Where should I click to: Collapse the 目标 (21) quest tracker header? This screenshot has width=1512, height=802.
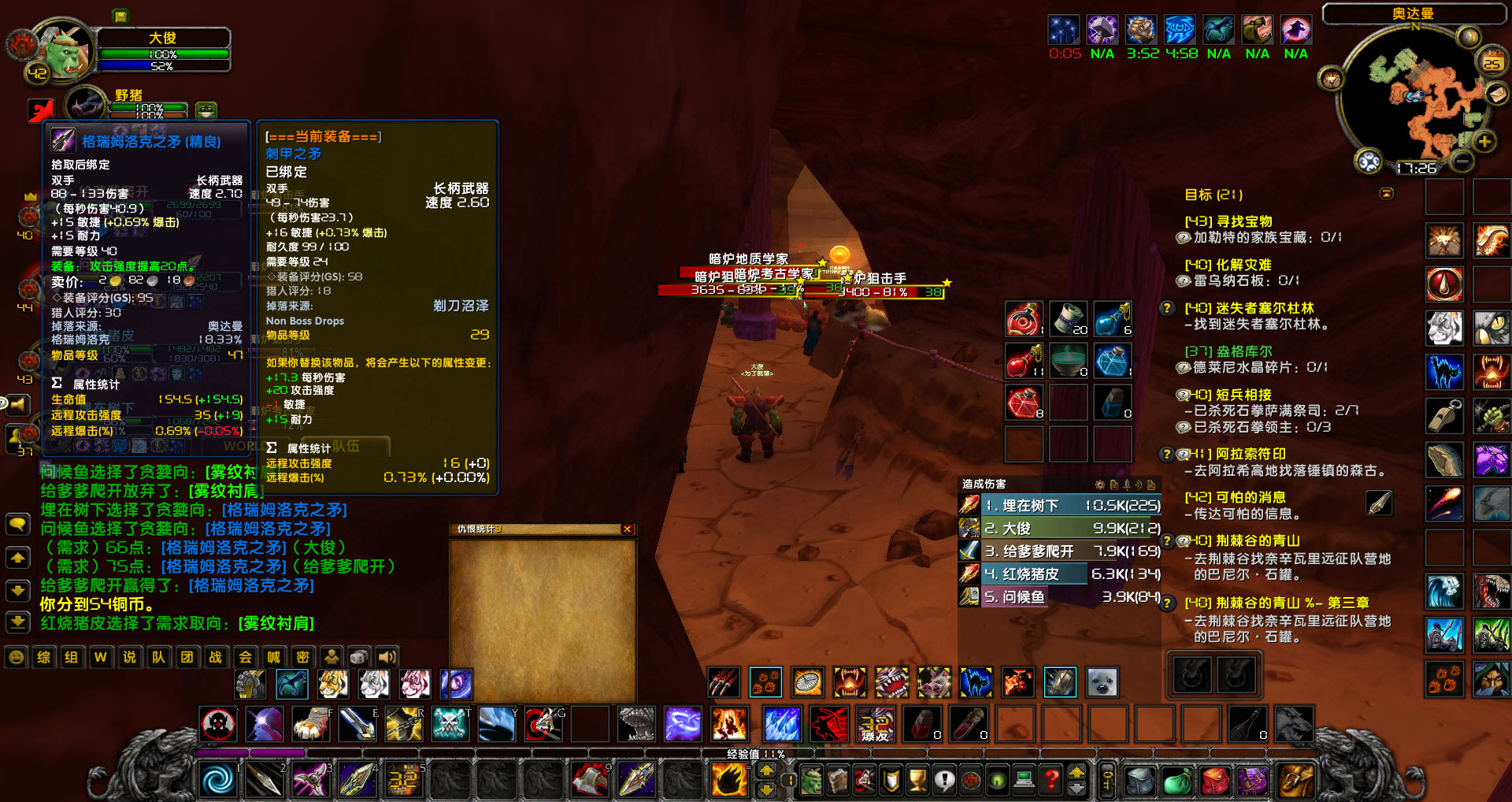coord(1386,193)
